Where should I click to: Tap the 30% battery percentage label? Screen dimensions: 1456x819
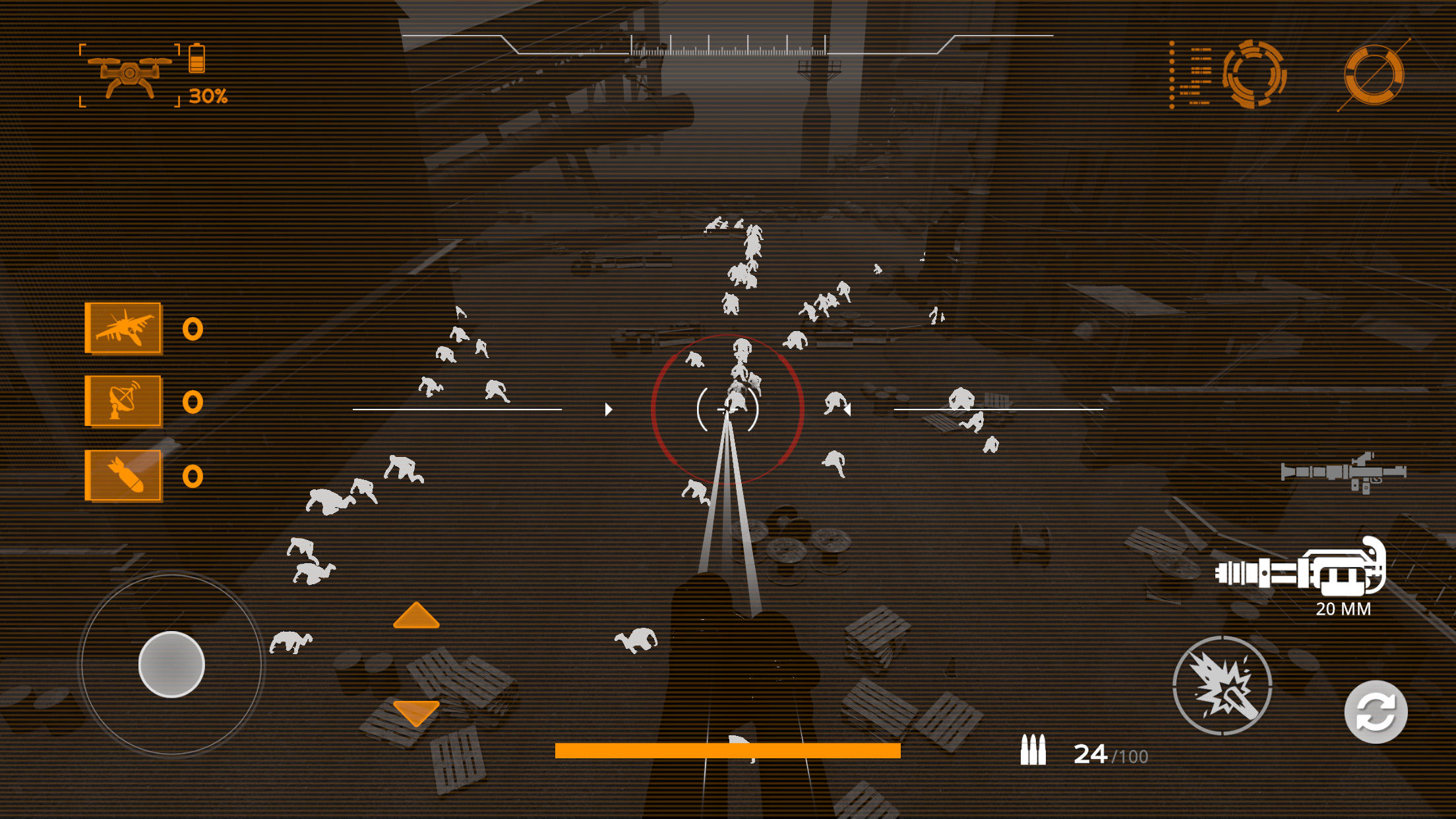[208, 96]
